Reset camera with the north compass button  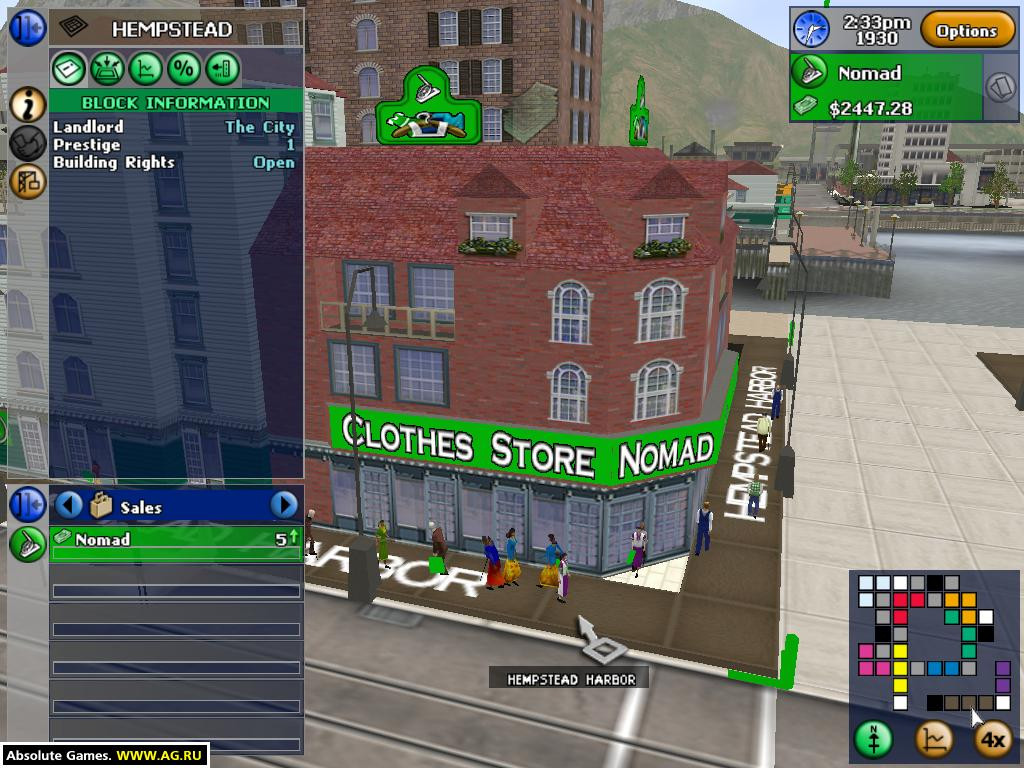tap(873, 740)
